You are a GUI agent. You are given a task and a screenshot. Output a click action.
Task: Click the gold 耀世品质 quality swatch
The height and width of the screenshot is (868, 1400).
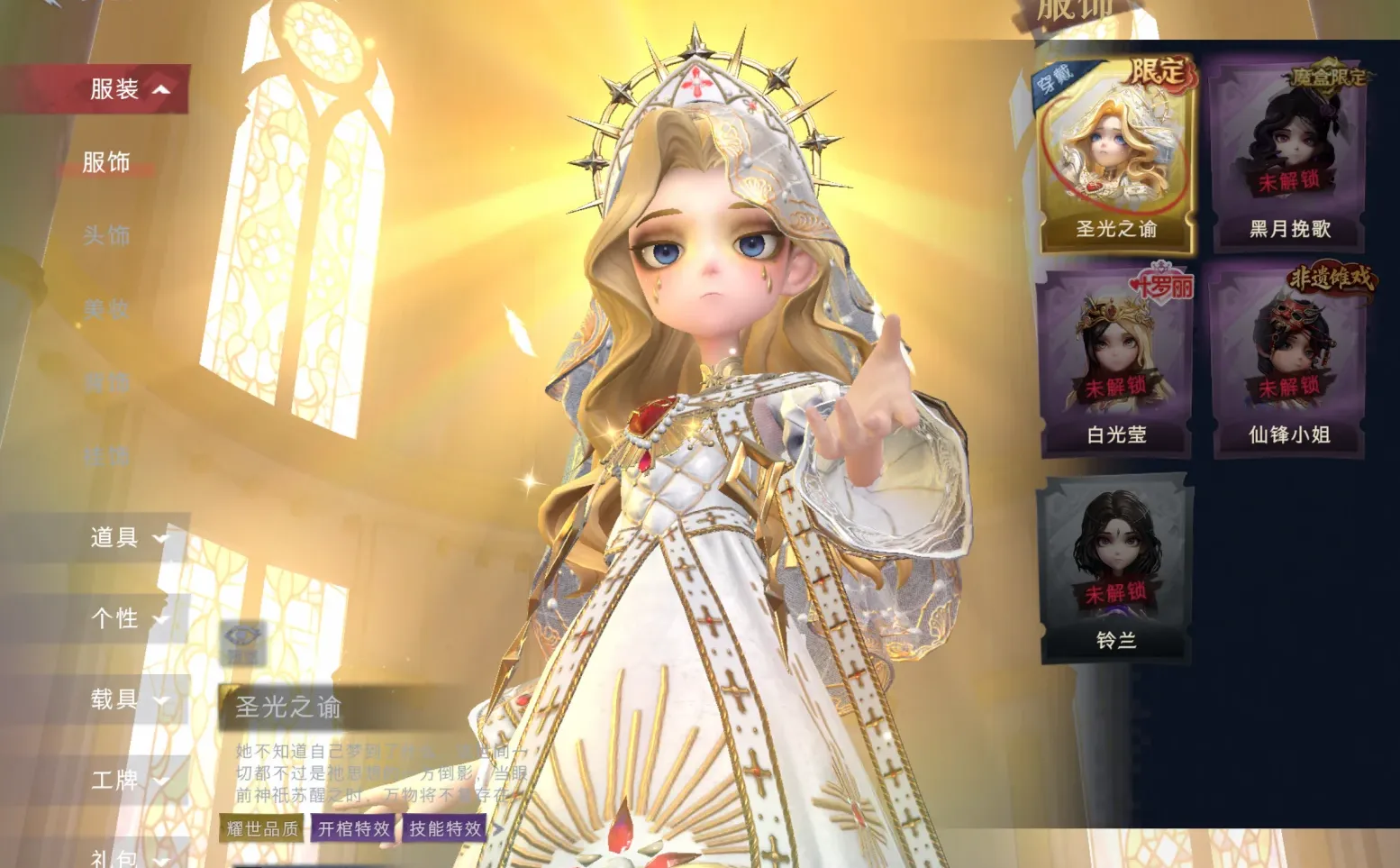tap(260, 828)
